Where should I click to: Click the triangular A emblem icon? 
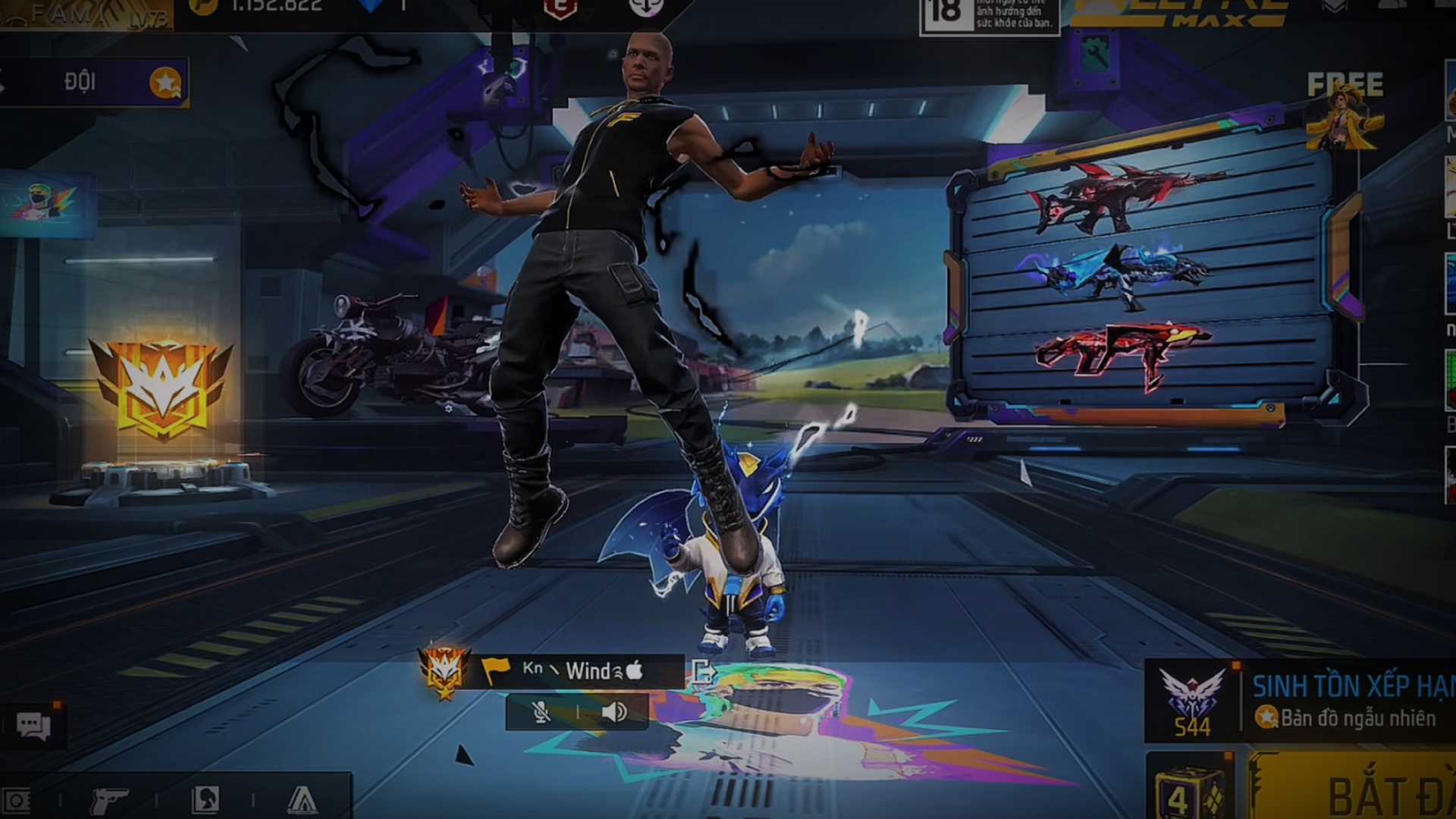pos(302,799)
